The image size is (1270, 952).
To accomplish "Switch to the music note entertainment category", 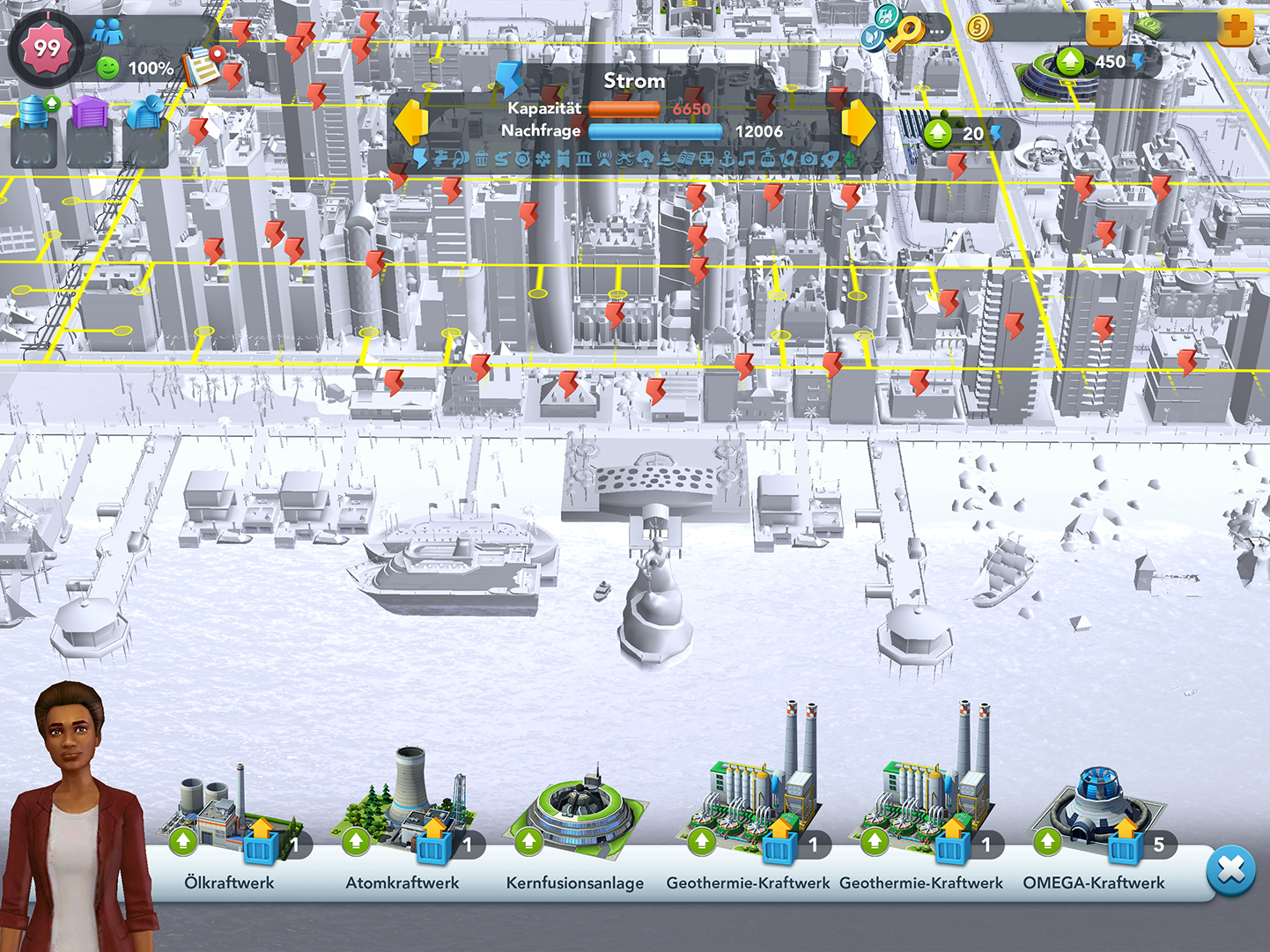I will pos(747,159).
